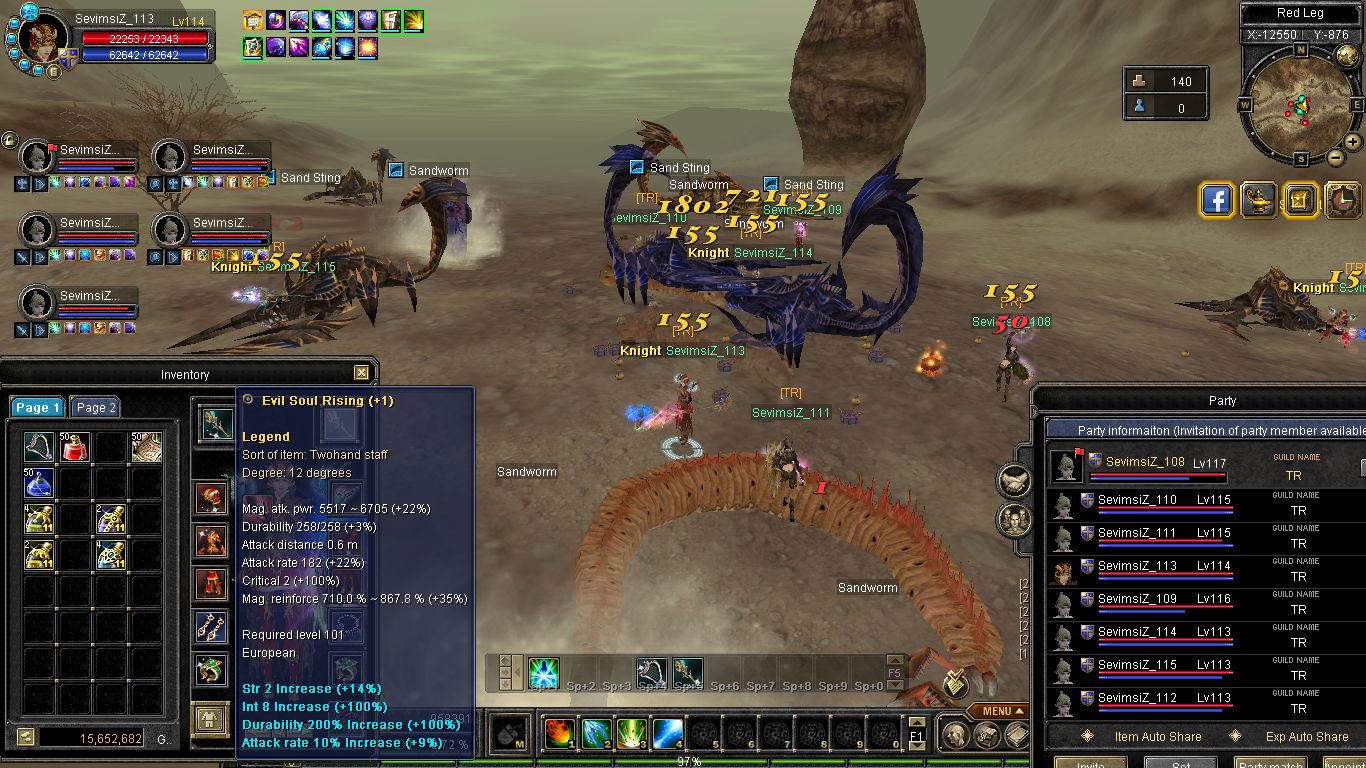
Task: Switch to inventory Page 2
Action: [x=96, y=407]
